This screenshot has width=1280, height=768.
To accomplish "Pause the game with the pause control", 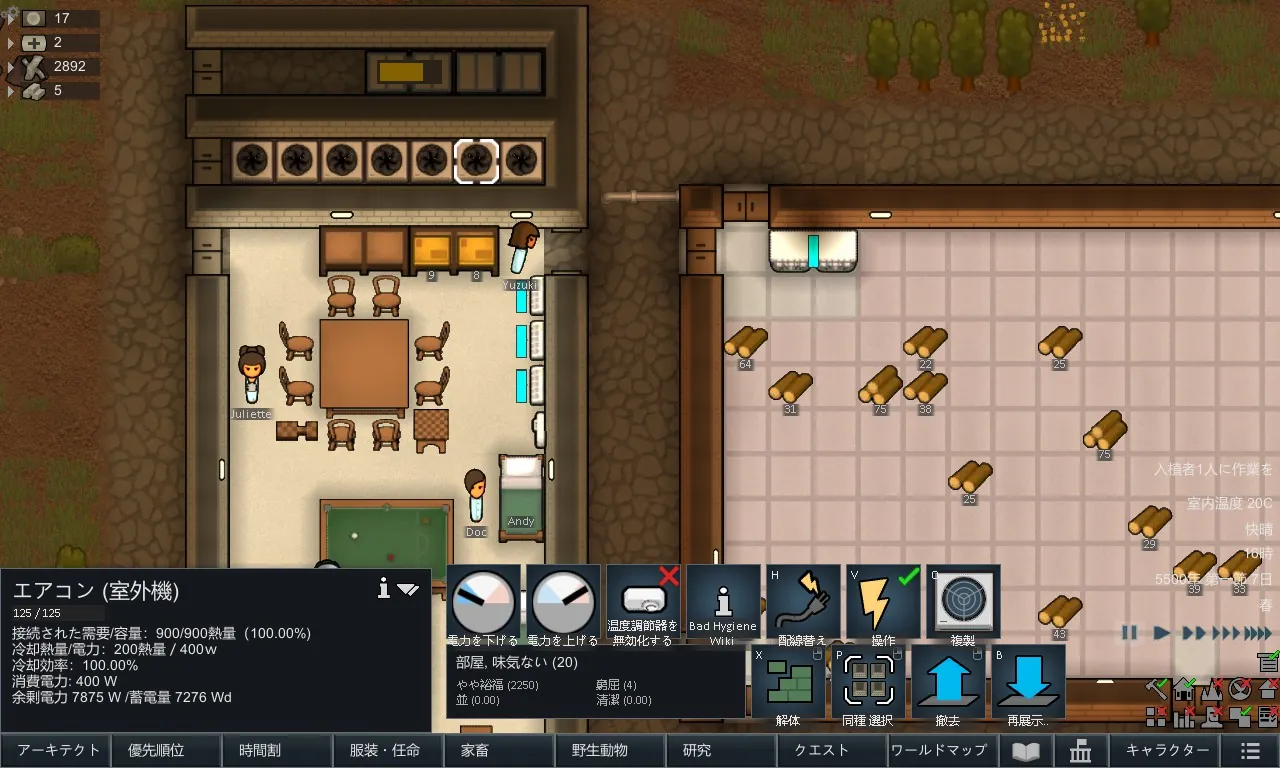I will [x=1130, y=632].
